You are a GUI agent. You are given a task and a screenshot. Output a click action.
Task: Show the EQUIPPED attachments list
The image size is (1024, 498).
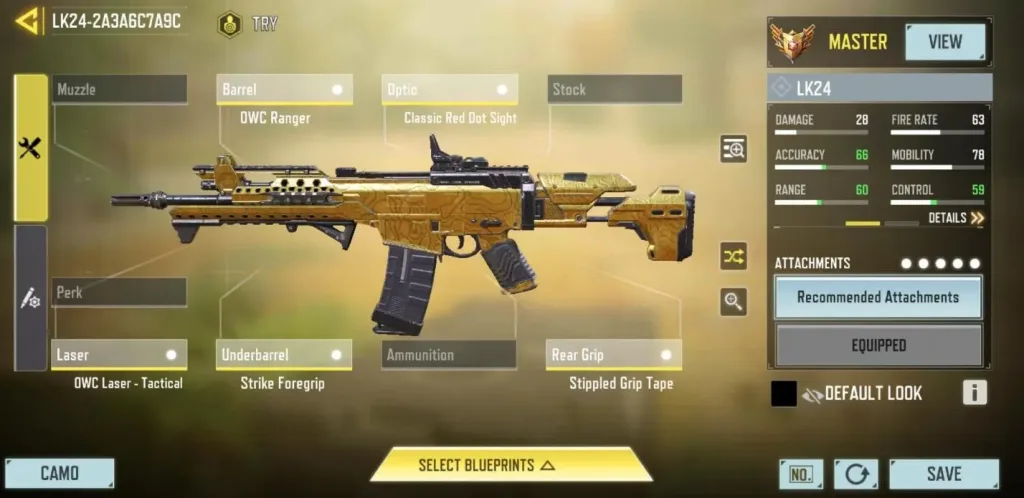[x=878, y=345]
